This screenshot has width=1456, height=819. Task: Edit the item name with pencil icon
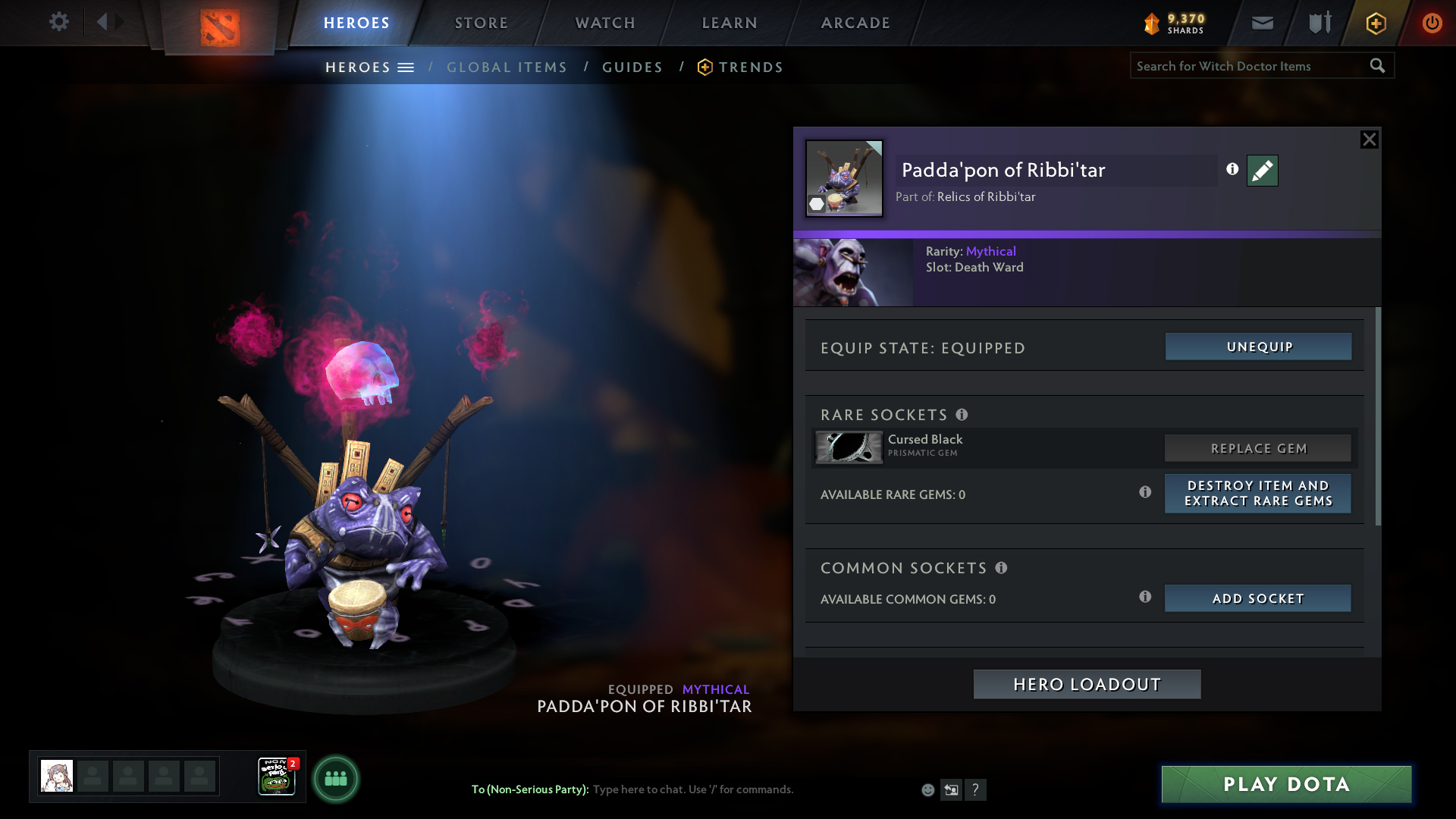tap(1262, 171)
